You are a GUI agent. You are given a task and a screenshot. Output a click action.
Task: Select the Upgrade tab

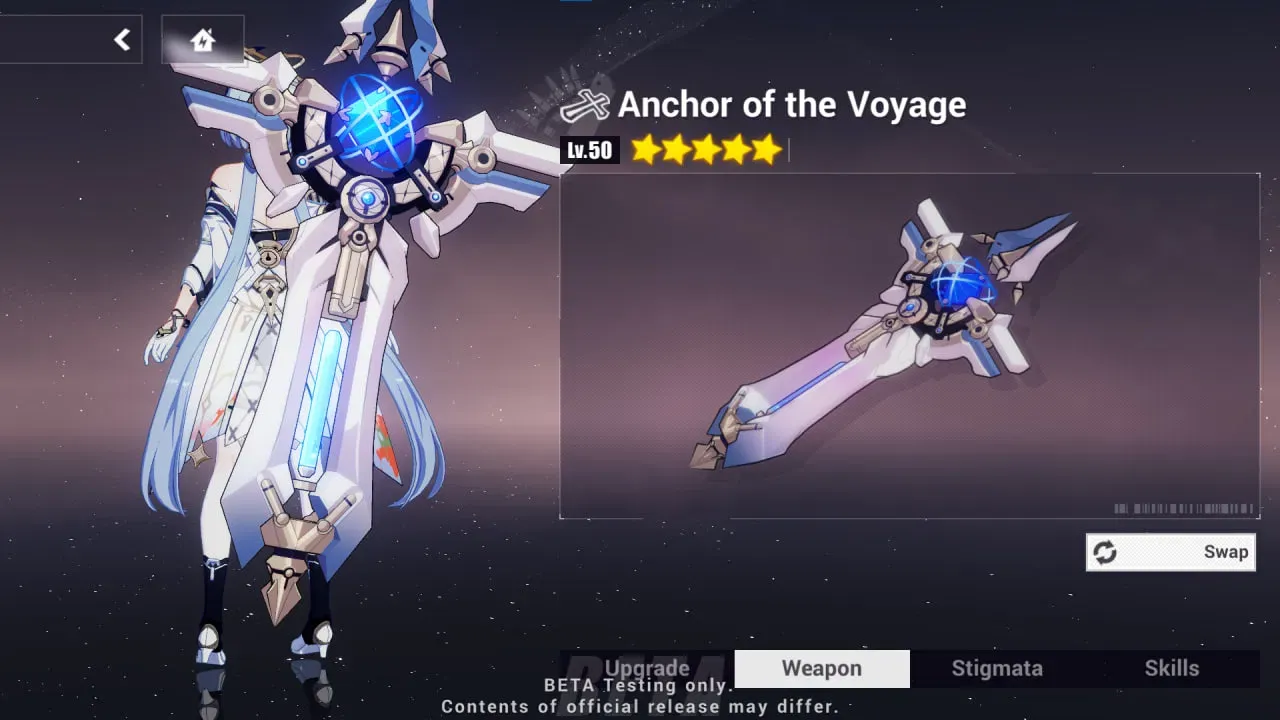647,668
